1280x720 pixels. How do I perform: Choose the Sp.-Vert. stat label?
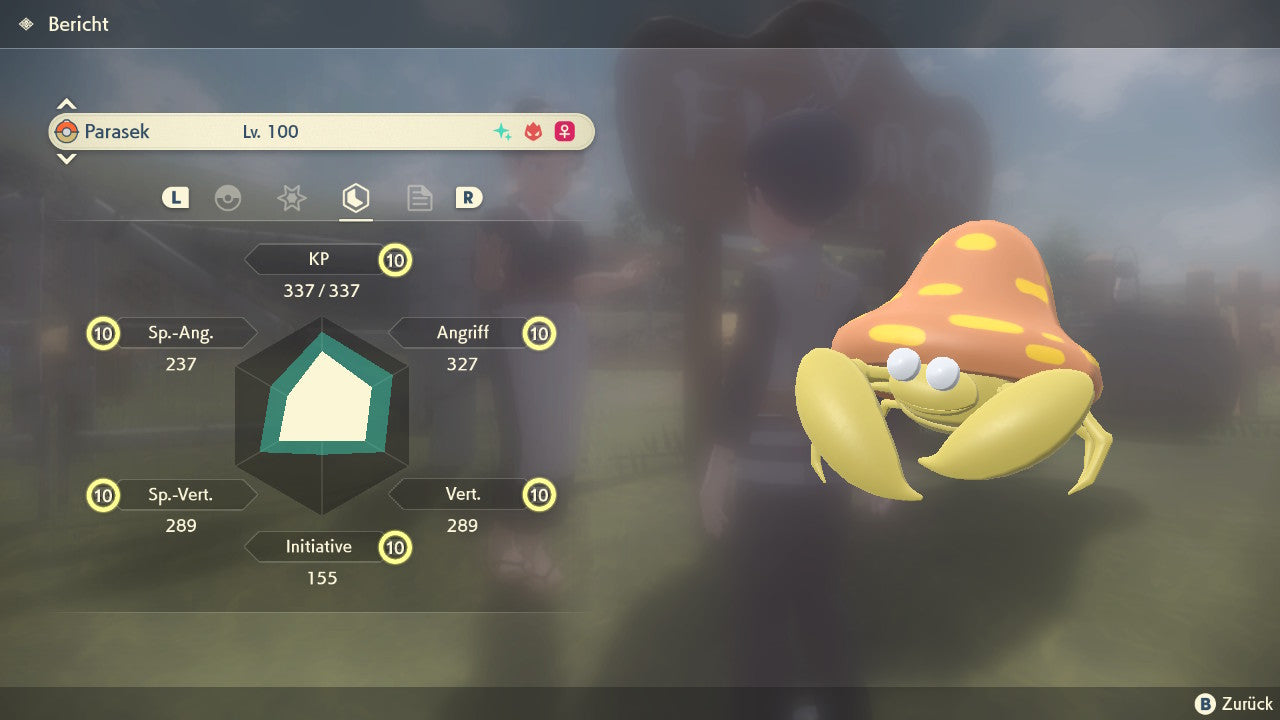(x=182, y=494)
